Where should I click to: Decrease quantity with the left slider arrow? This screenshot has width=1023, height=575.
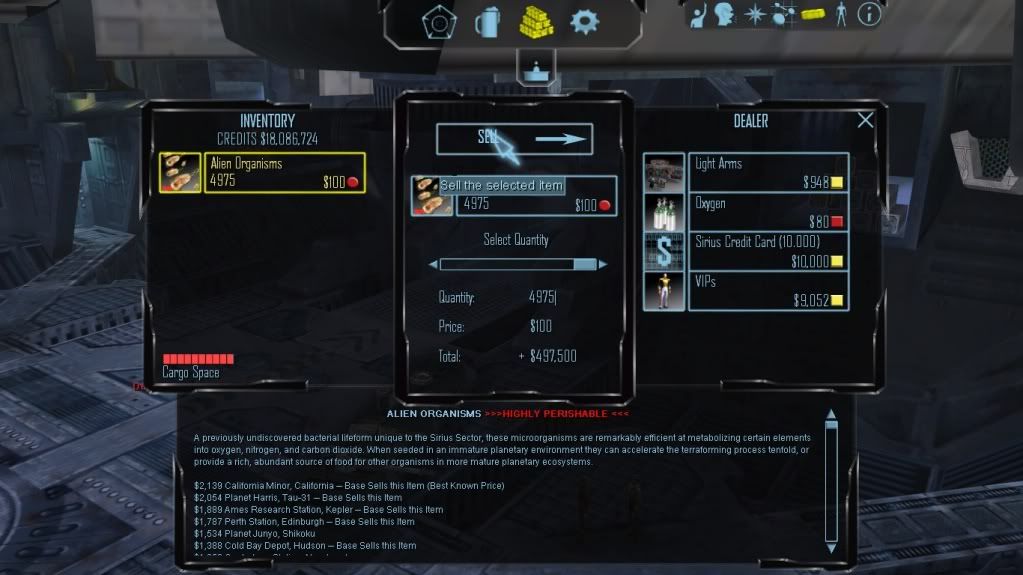433,265
